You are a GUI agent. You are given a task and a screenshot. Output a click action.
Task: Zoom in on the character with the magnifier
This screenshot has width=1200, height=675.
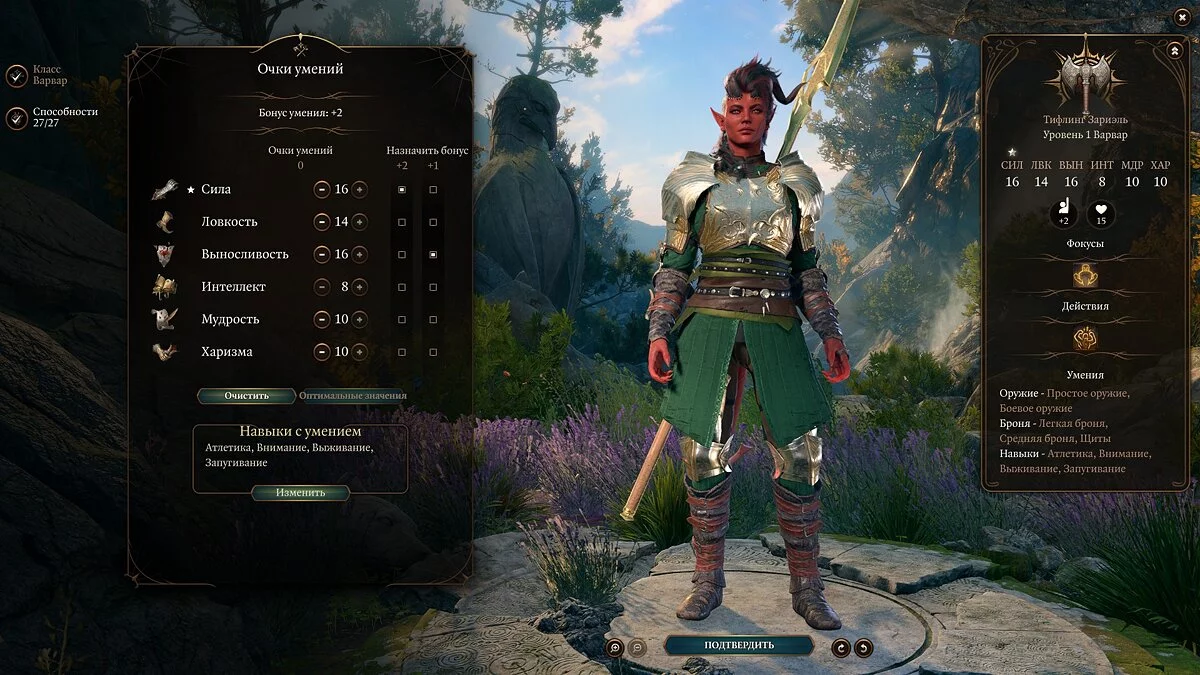pyautogui.click(x=614, y=647)
